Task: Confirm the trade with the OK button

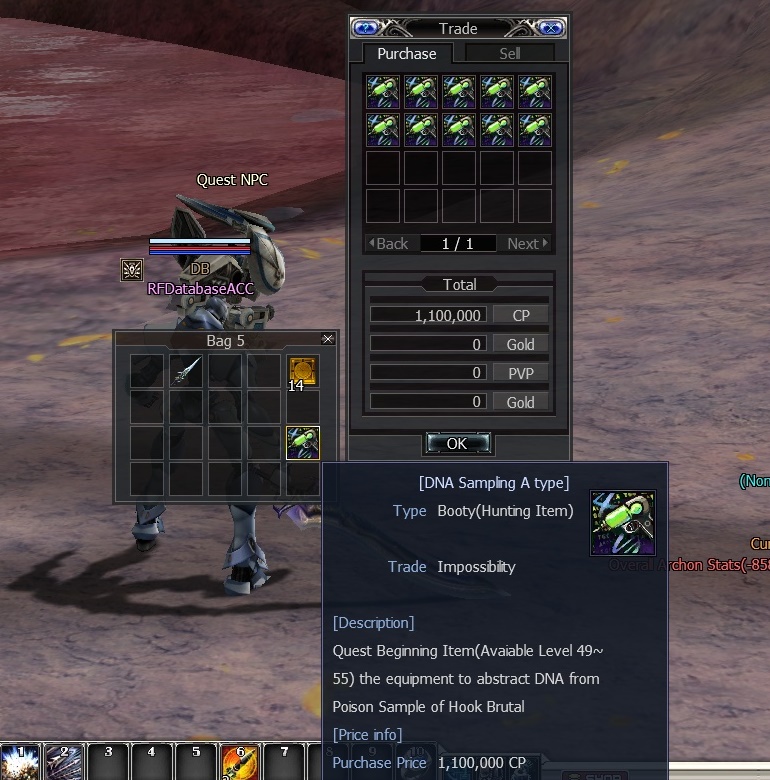Action: pyautogui.click(x=457, y=443)
